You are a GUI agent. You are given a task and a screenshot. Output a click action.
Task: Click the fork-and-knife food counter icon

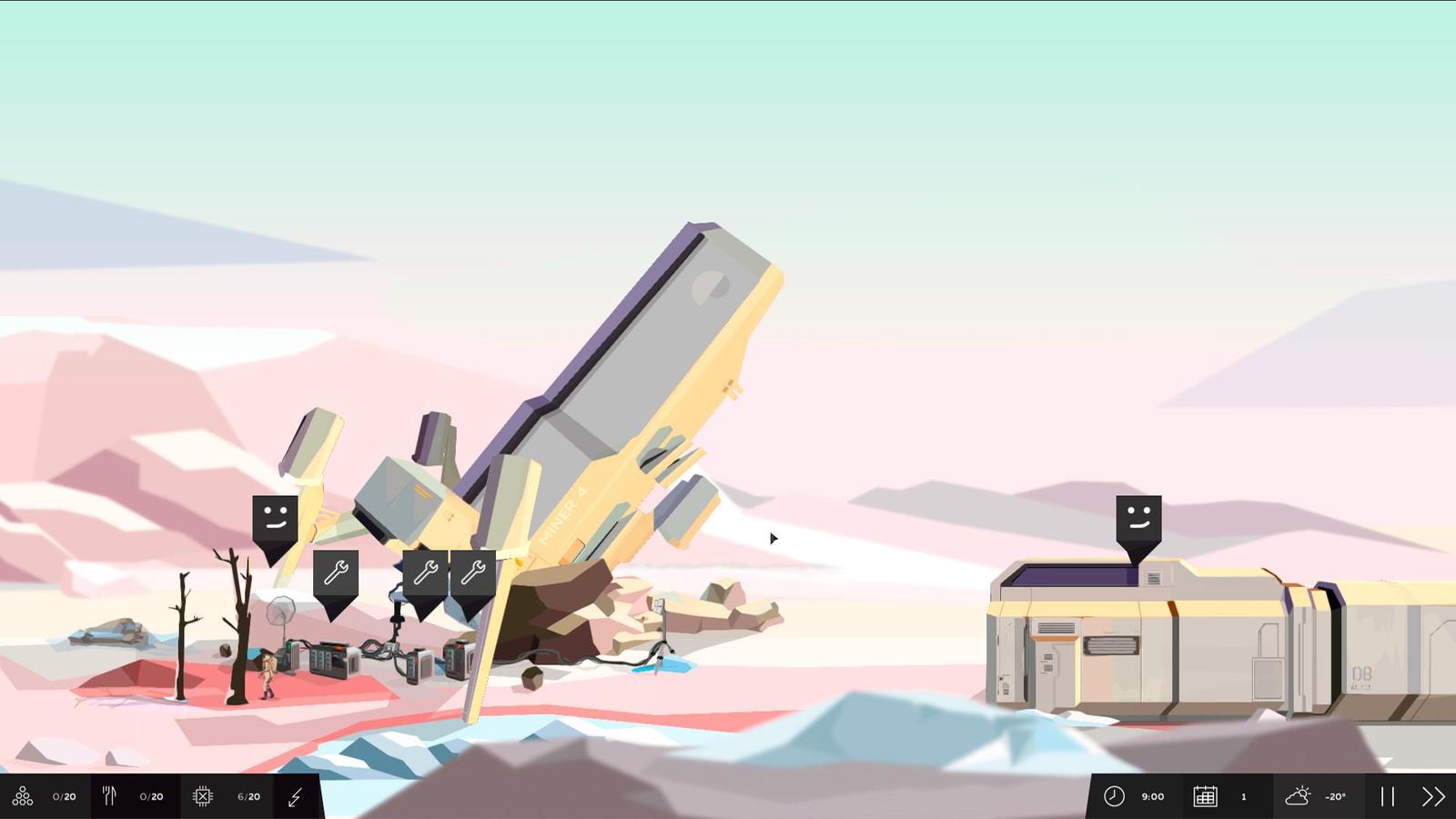pyautogui.click(x=109, y=796)
